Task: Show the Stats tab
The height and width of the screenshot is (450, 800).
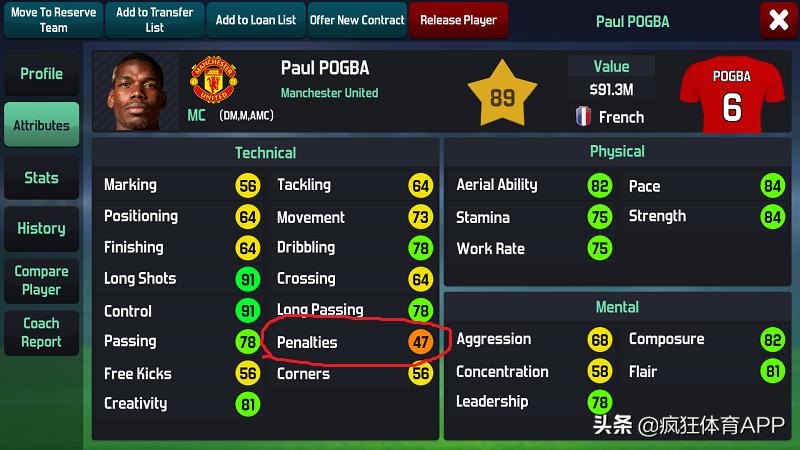Action: click(41, 178)
